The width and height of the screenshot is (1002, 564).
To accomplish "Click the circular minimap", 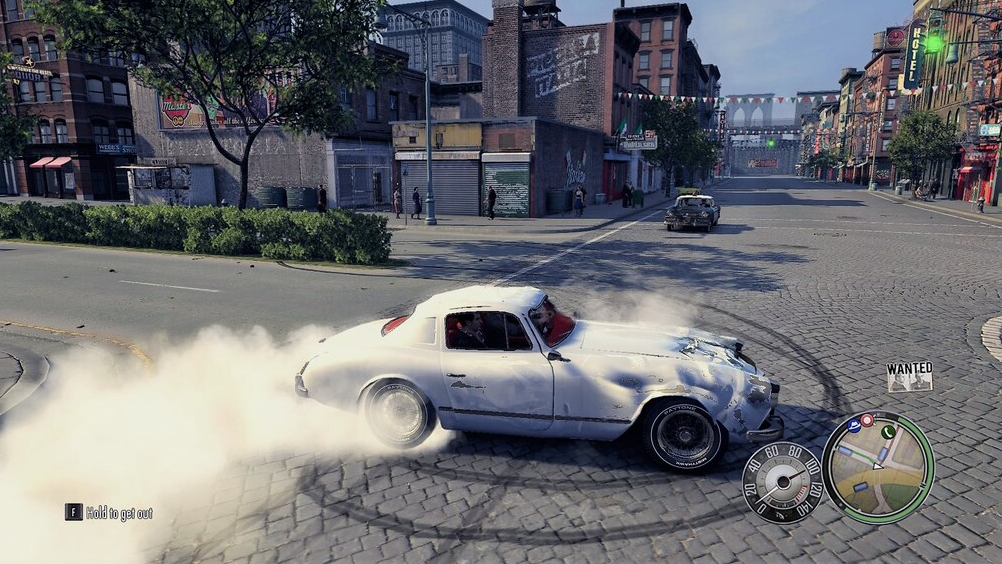I will tap(877, 467).
